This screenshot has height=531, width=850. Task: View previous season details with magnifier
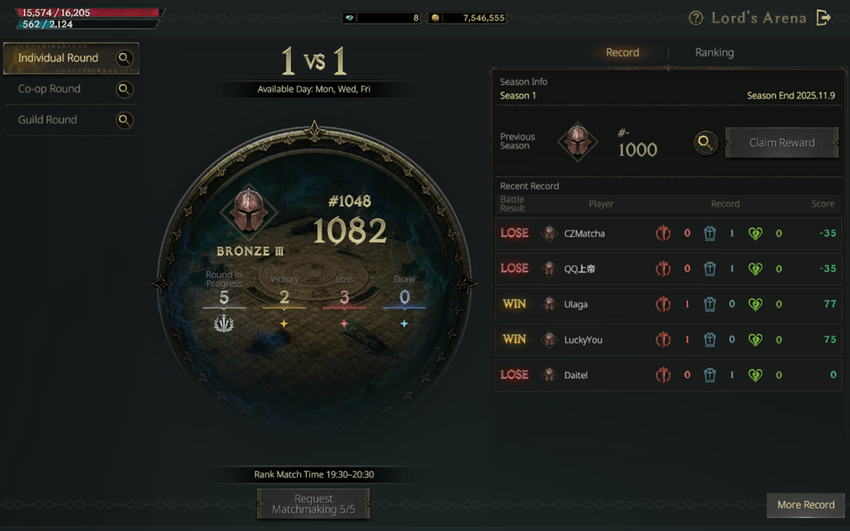[705, 143]
